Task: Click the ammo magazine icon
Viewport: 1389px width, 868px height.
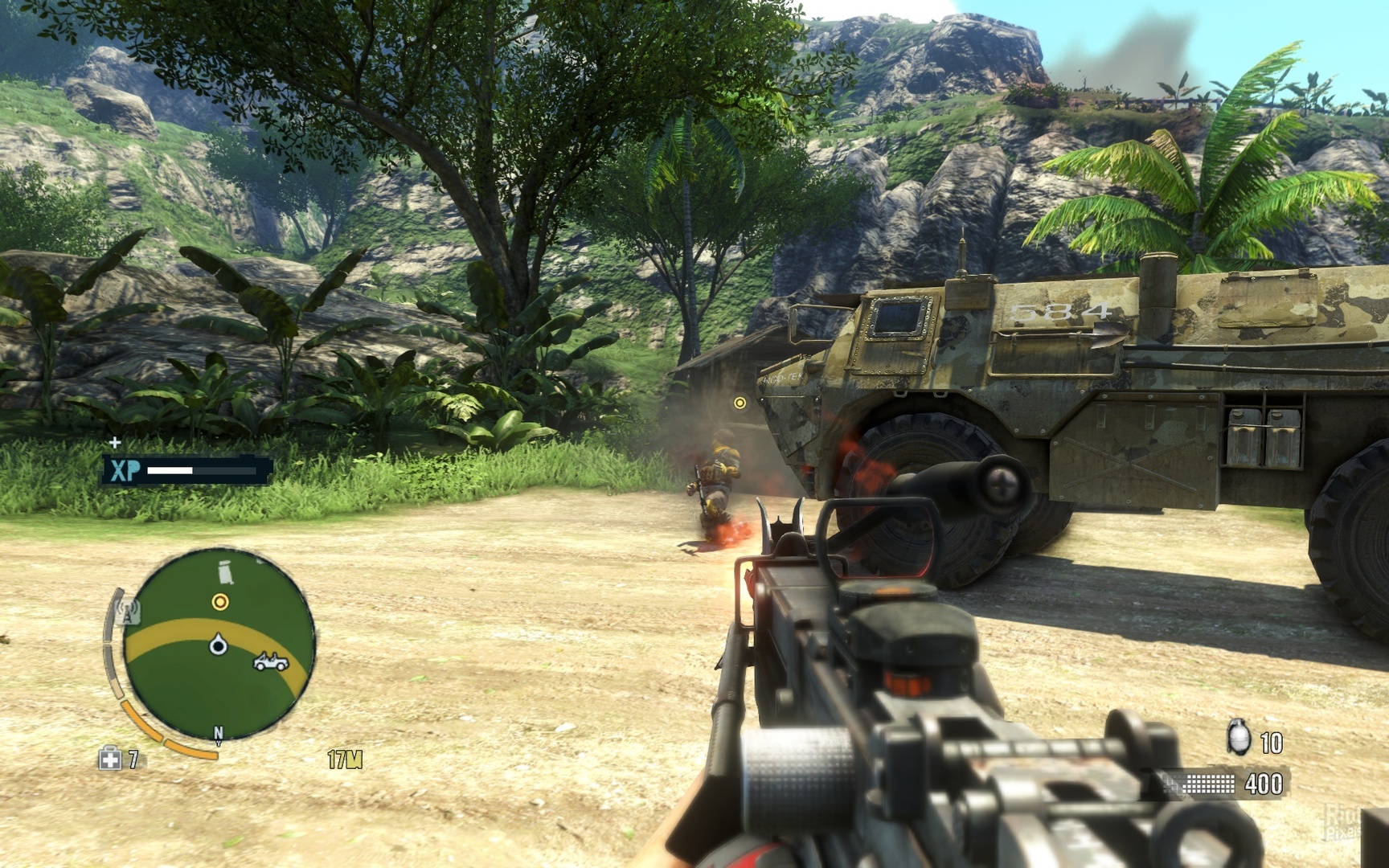Action: [x=1205, y=783]
